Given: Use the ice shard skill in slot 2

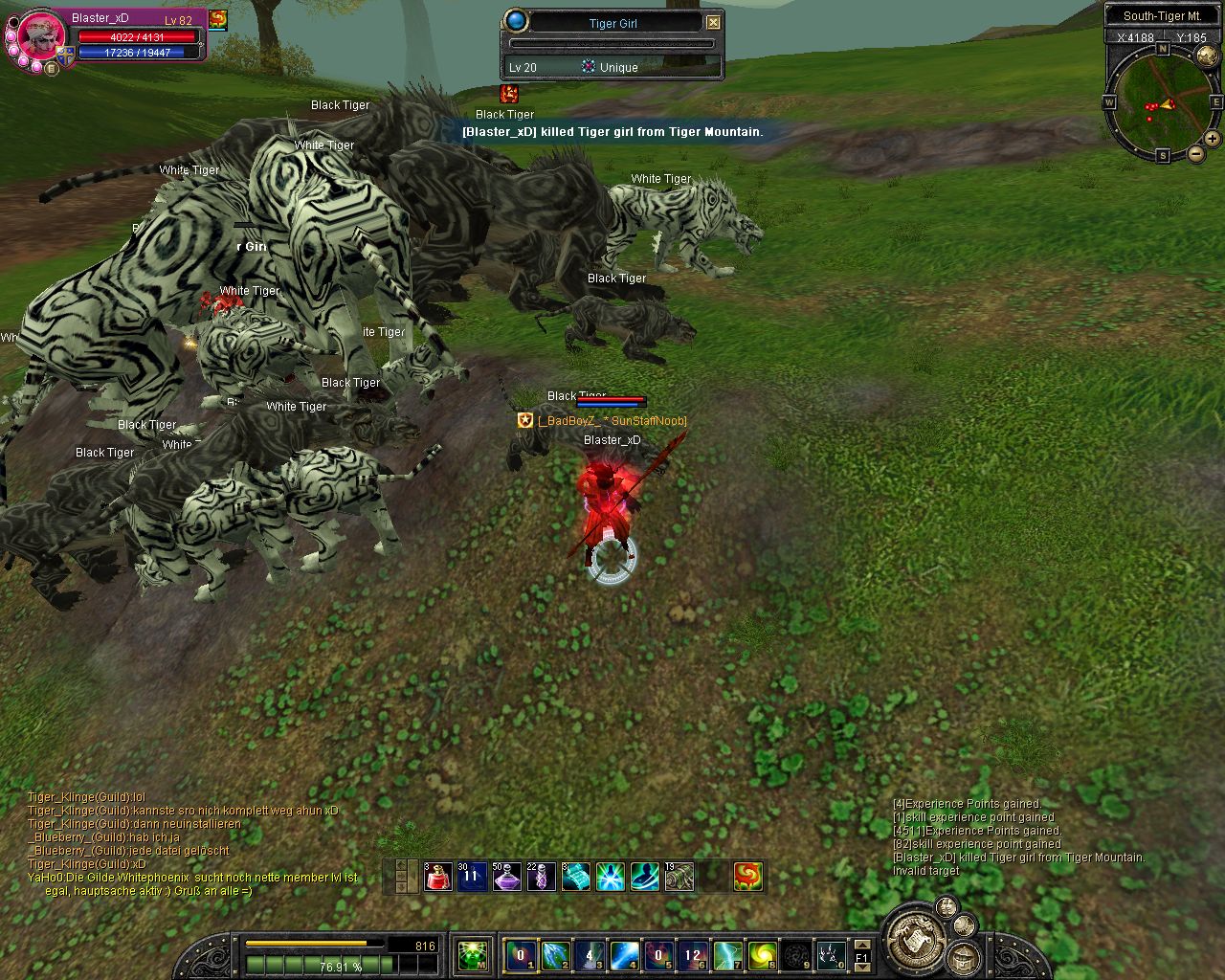Looking at the screenshot, I should point(555,955).
